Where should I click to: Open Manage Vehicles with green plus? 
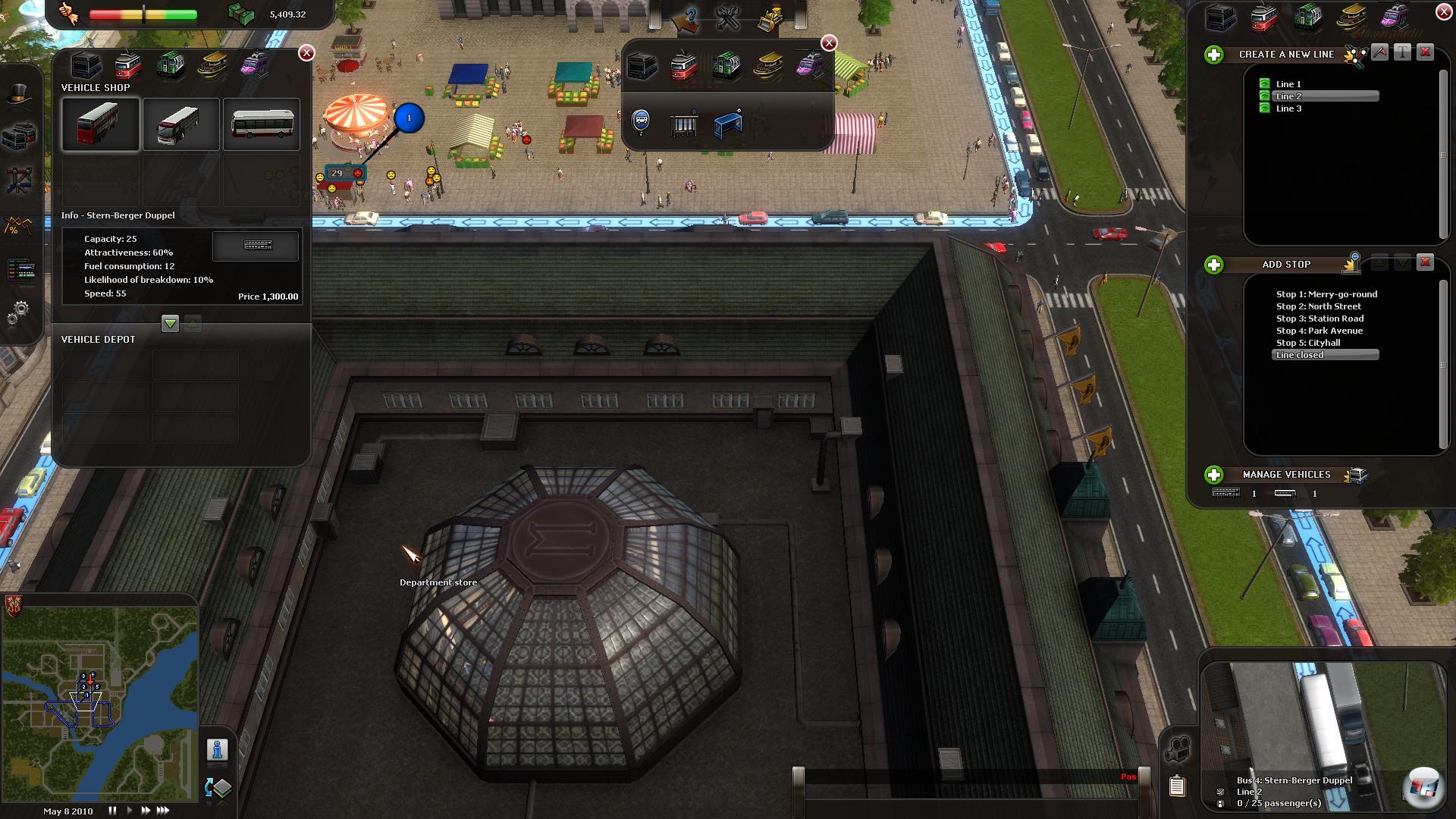pos(1213,475)
